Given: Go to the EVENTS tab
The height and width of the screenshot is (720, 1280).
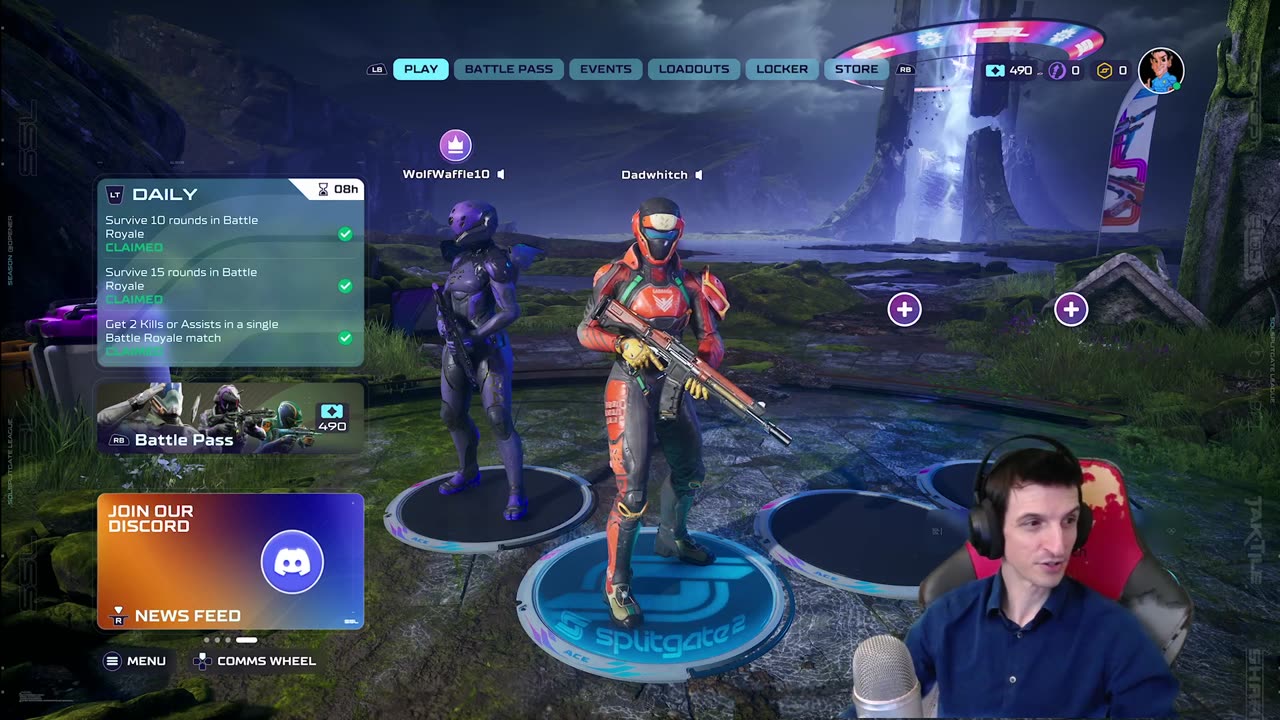Looking at the screenshot, I should coord(605,69).
